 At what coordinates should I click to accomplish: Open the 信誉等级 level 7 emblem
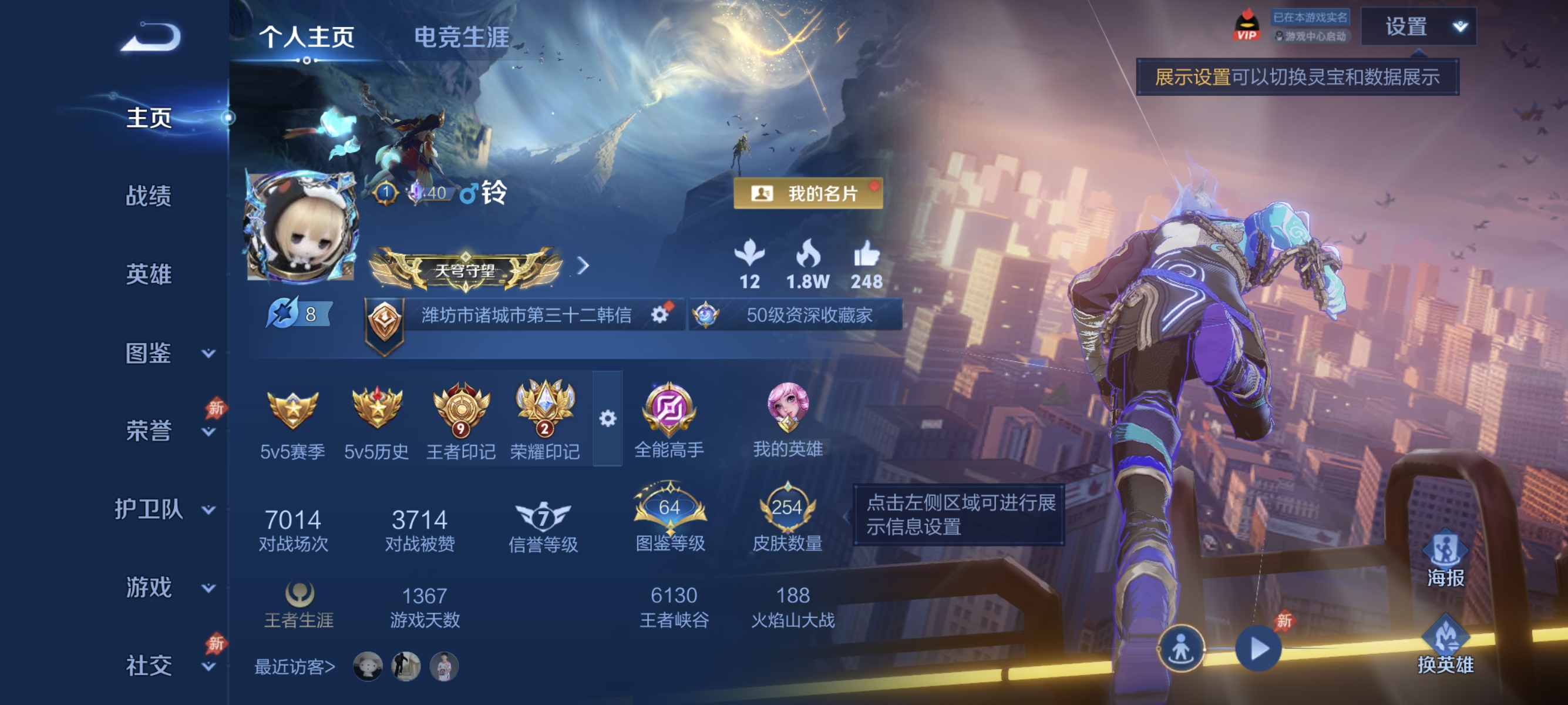[544, 515]
